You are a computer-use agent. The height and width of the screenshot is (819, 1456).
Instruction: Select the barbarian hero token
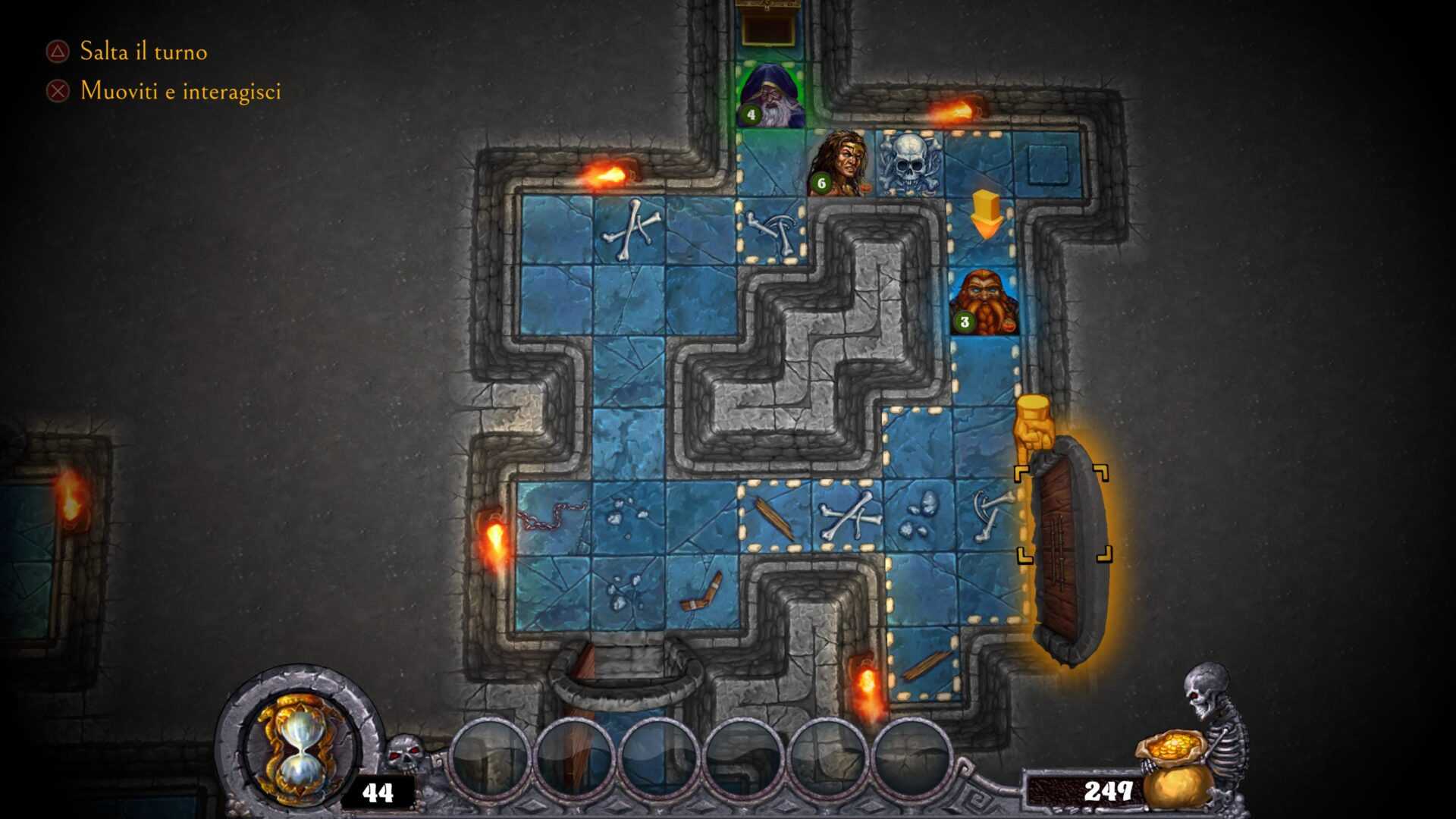tap(840, 164)
